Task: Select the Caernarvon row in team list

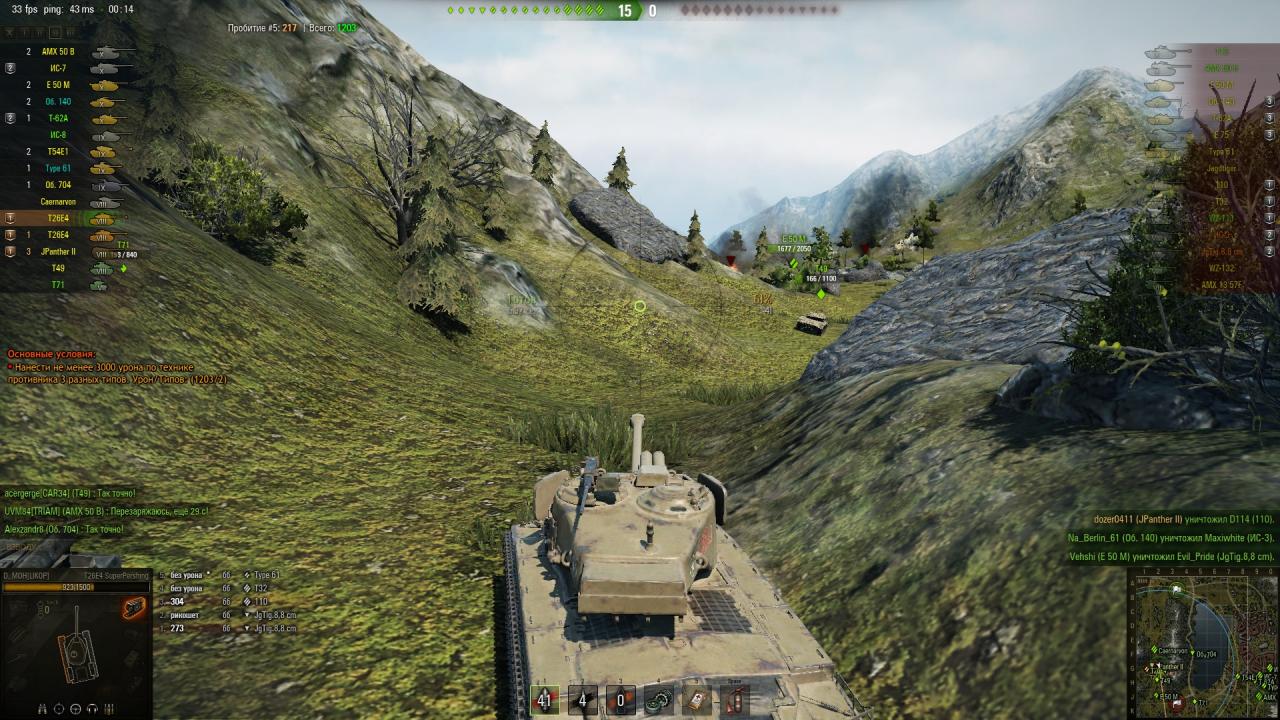Action: pyautogui.click(x=62, y=201)
